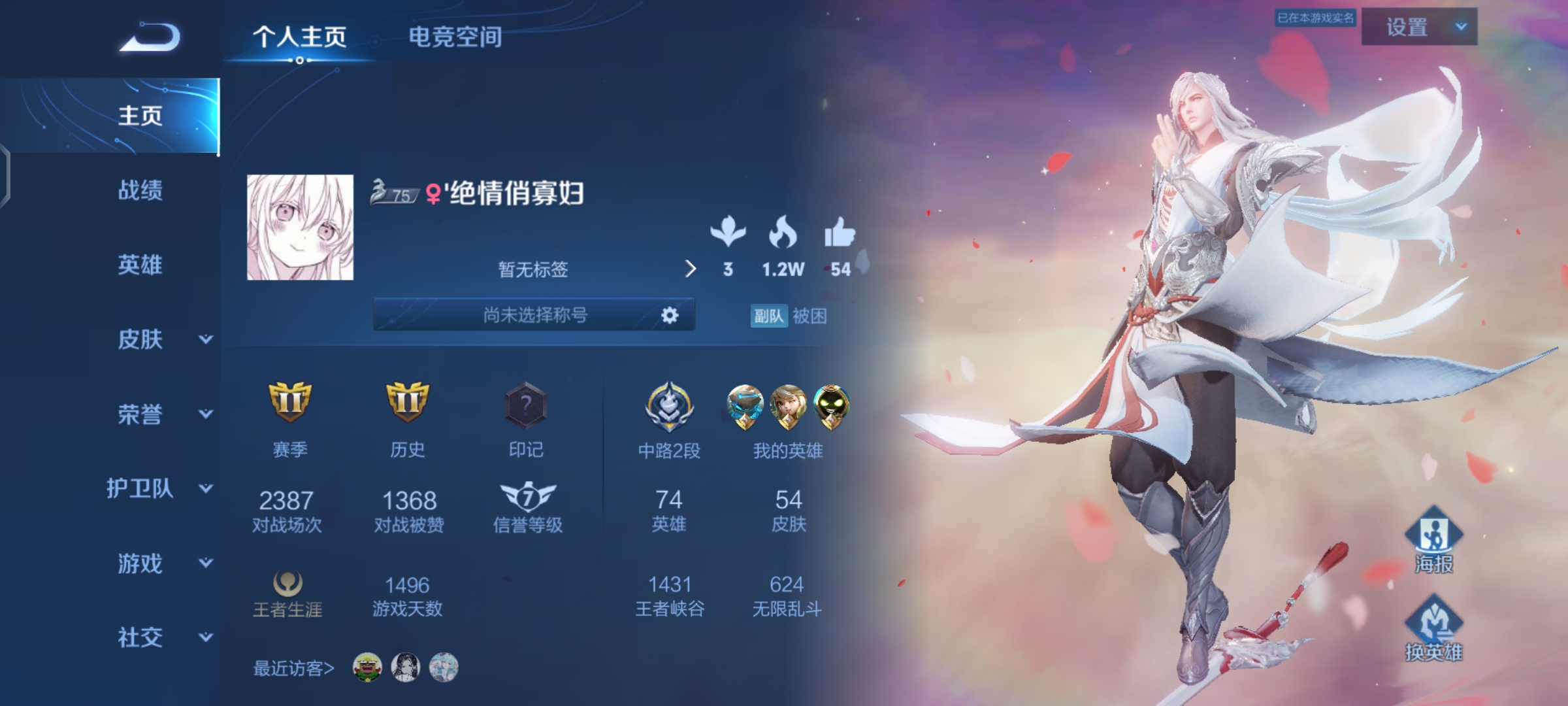Open the 暂无标签 tag arrow

point(691,270)
